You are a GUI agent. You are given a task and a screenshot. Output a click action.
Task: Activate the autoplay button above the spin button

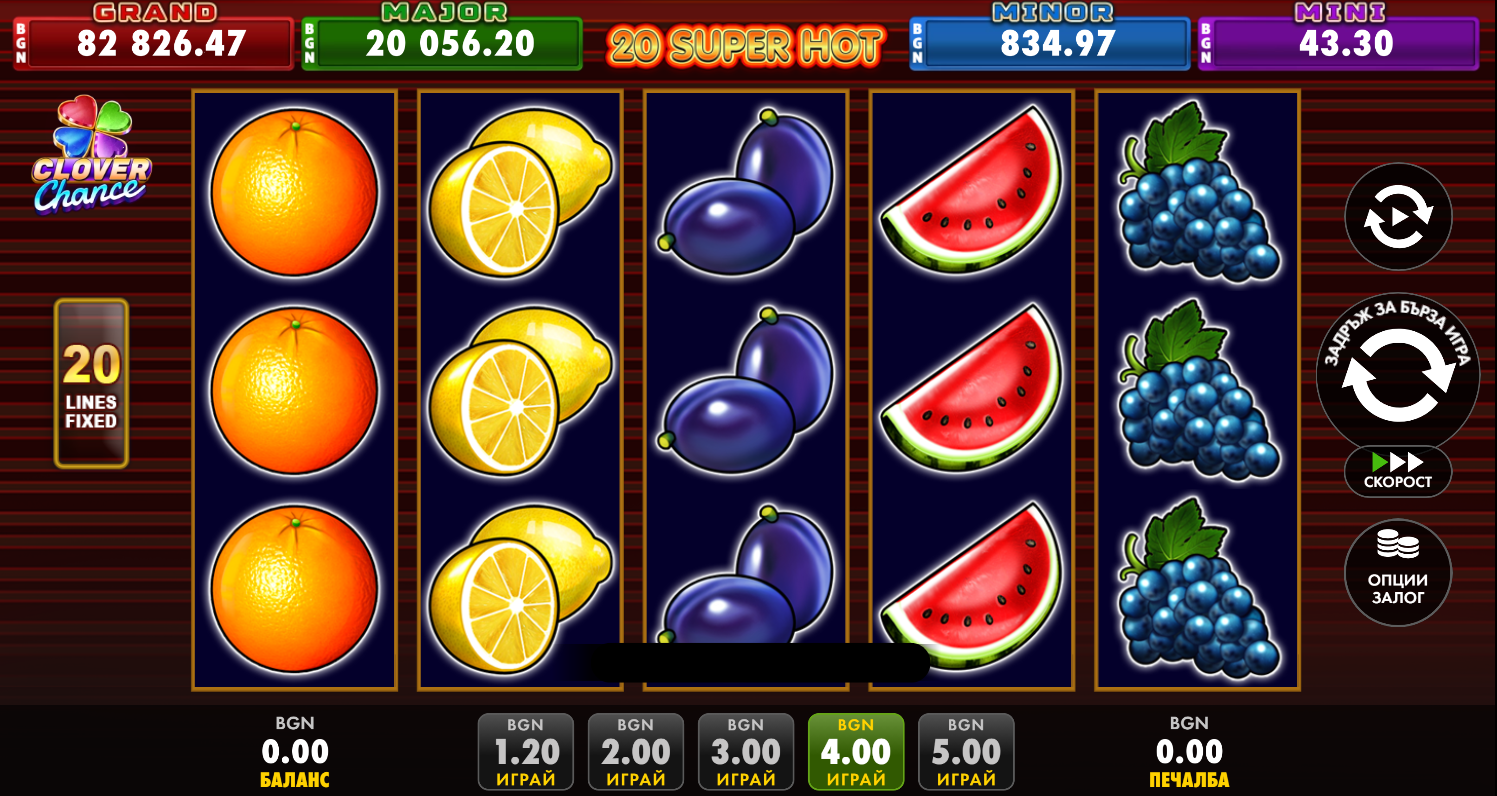coord(1397,217)
